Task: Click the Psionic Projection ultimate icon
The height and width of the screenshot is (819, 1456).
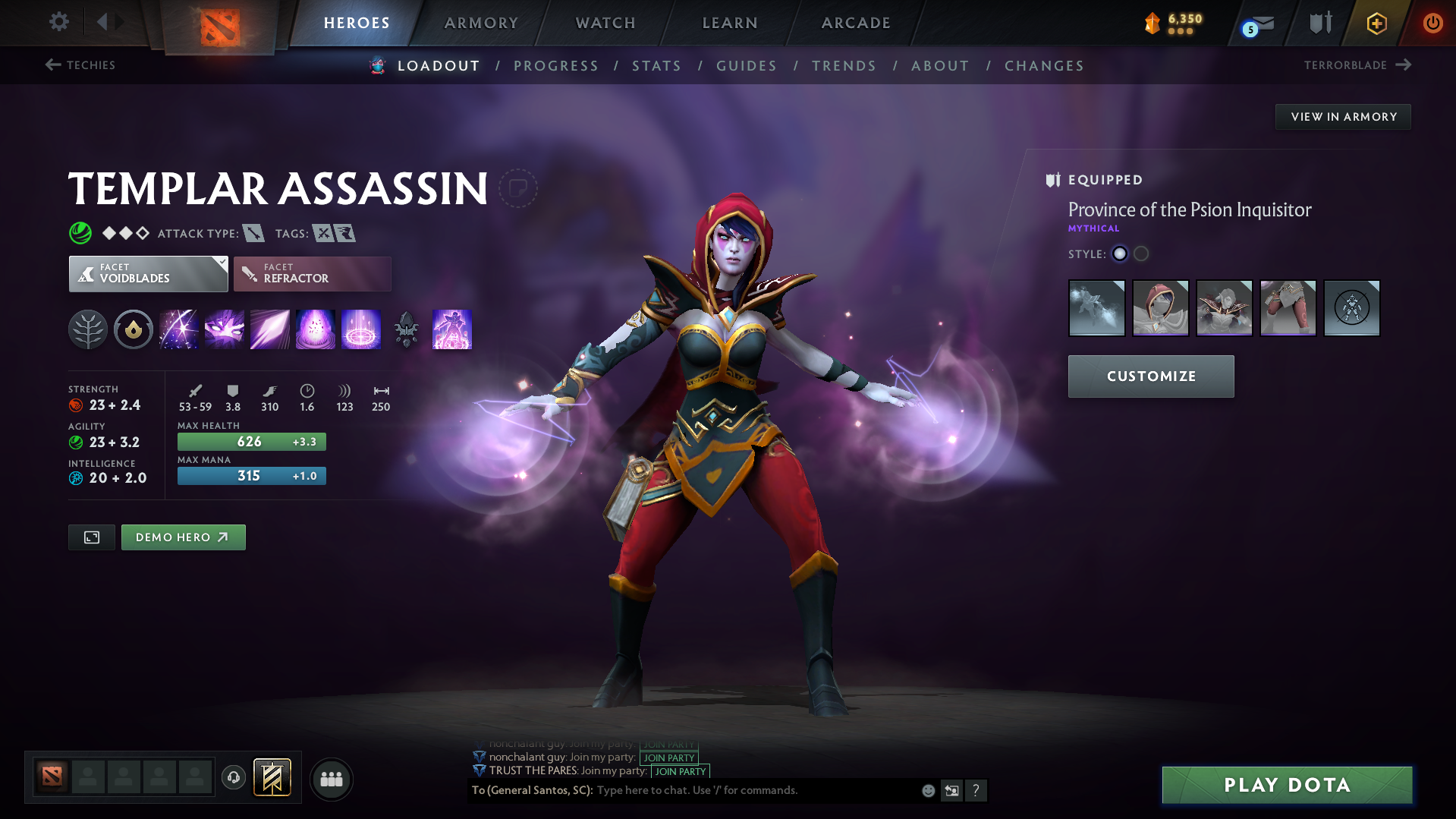Action: pyautogui.click(x=452, y=329)
